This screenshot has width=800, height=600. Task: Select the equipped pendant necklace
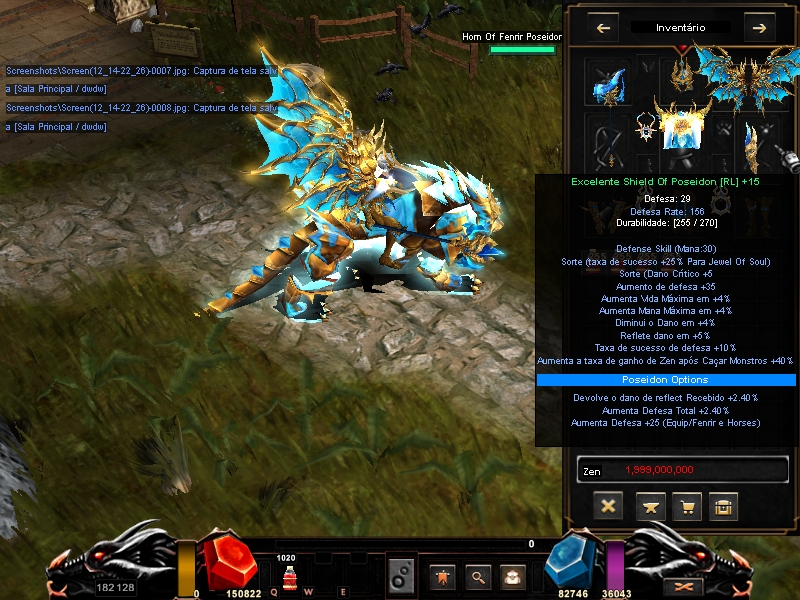(x=647, y=126)
